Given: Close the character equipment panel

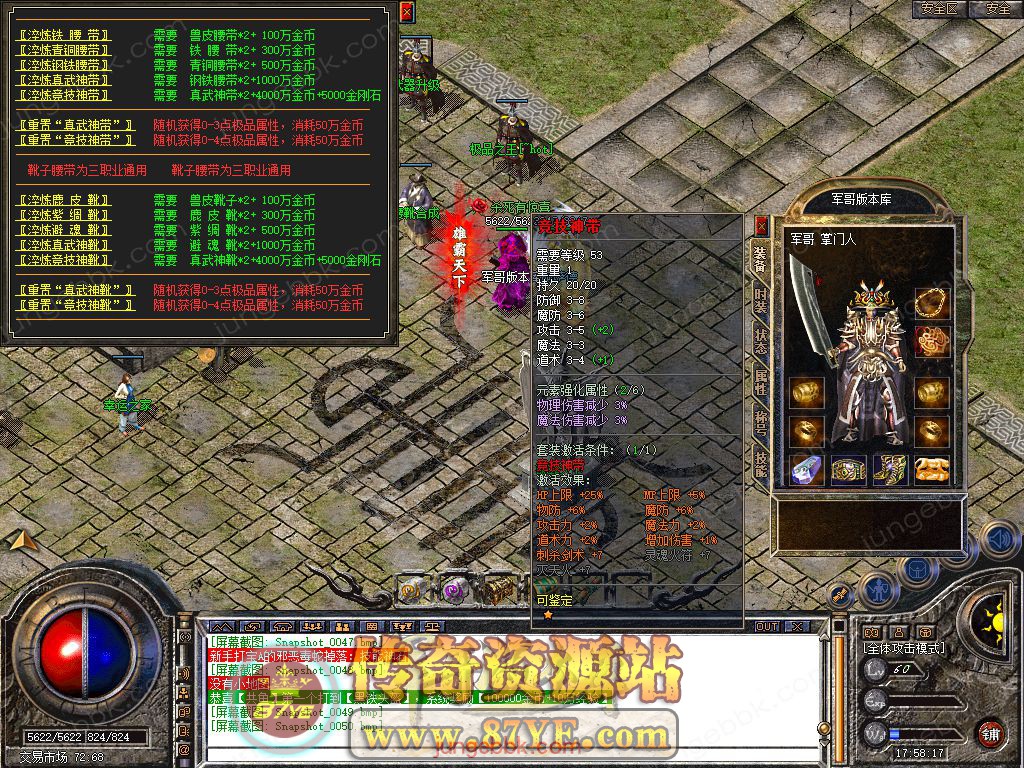Looking at the screenshot, I should coord(762,225).
